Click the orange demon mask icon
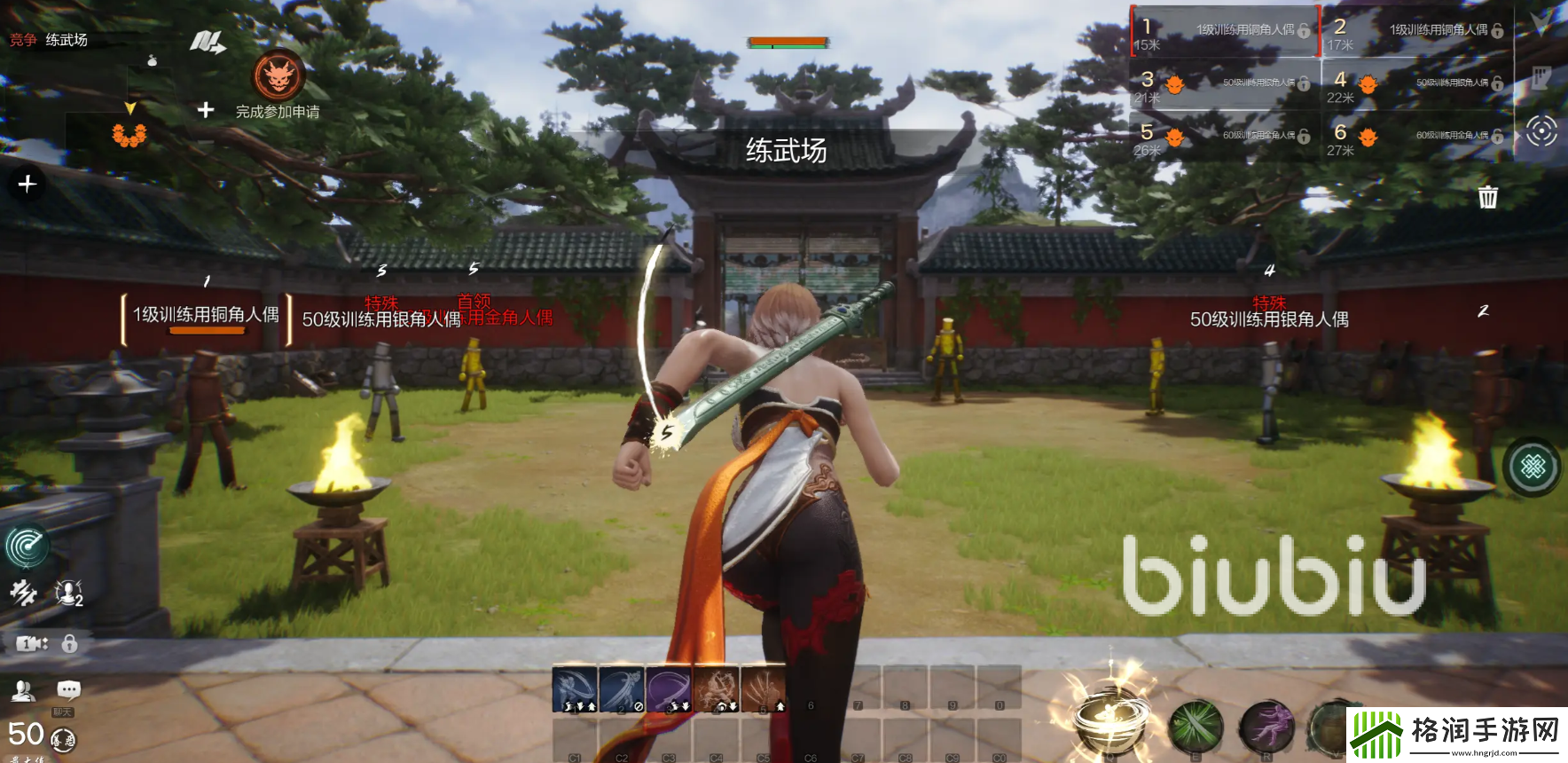The height and width of the screenshot is (763, 1568). tap(279, 76)
